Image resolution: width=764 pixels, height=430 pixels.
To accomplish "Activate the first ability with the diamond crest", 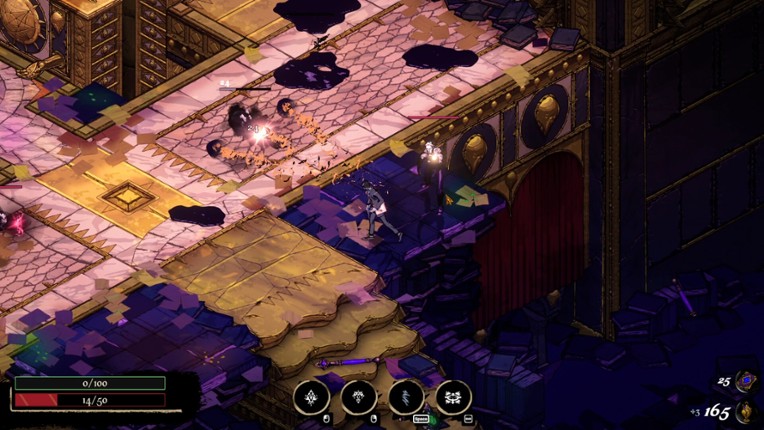I will [x=311, y=397].
